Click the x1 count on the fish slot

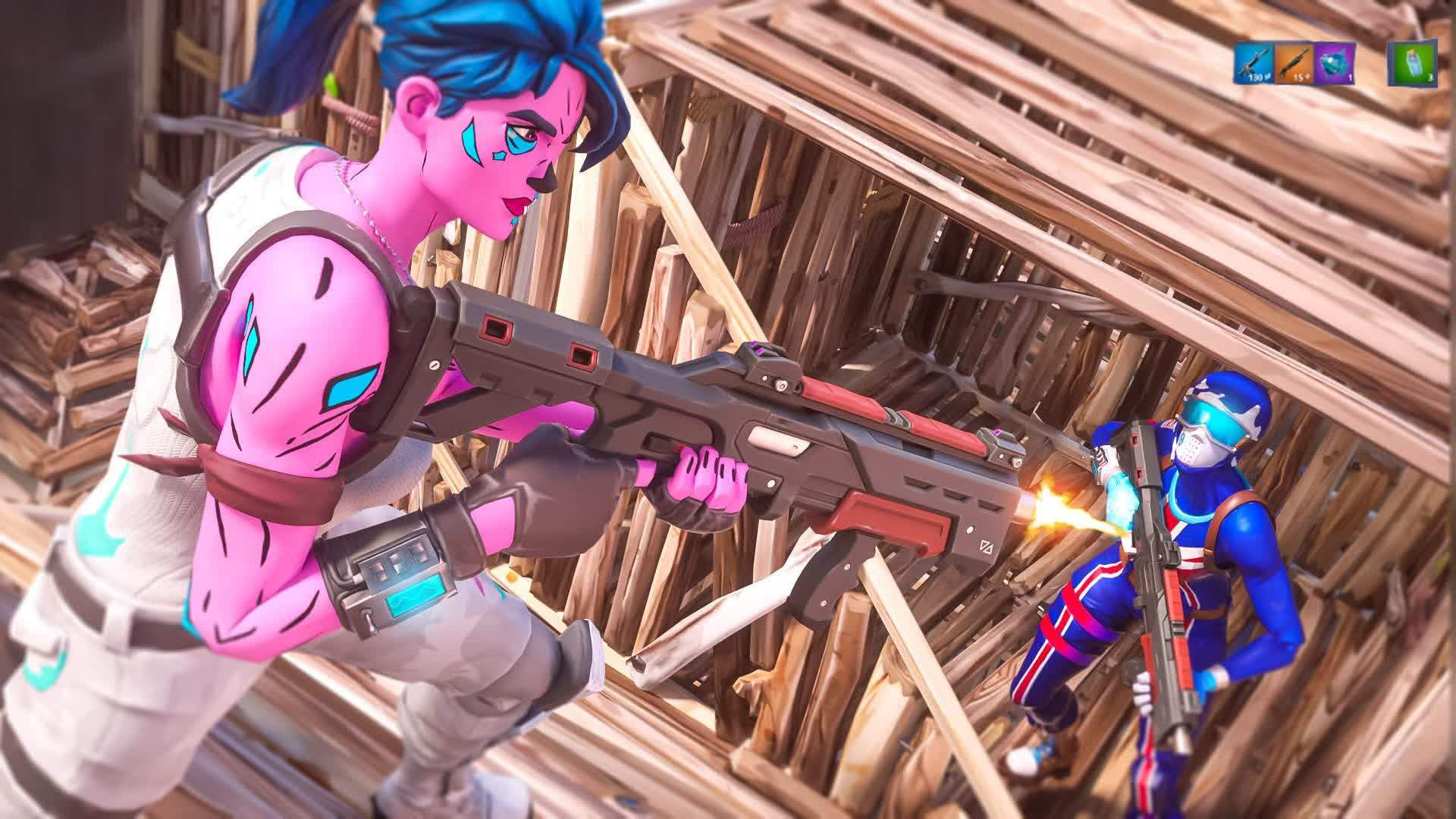click(1349, 79)
